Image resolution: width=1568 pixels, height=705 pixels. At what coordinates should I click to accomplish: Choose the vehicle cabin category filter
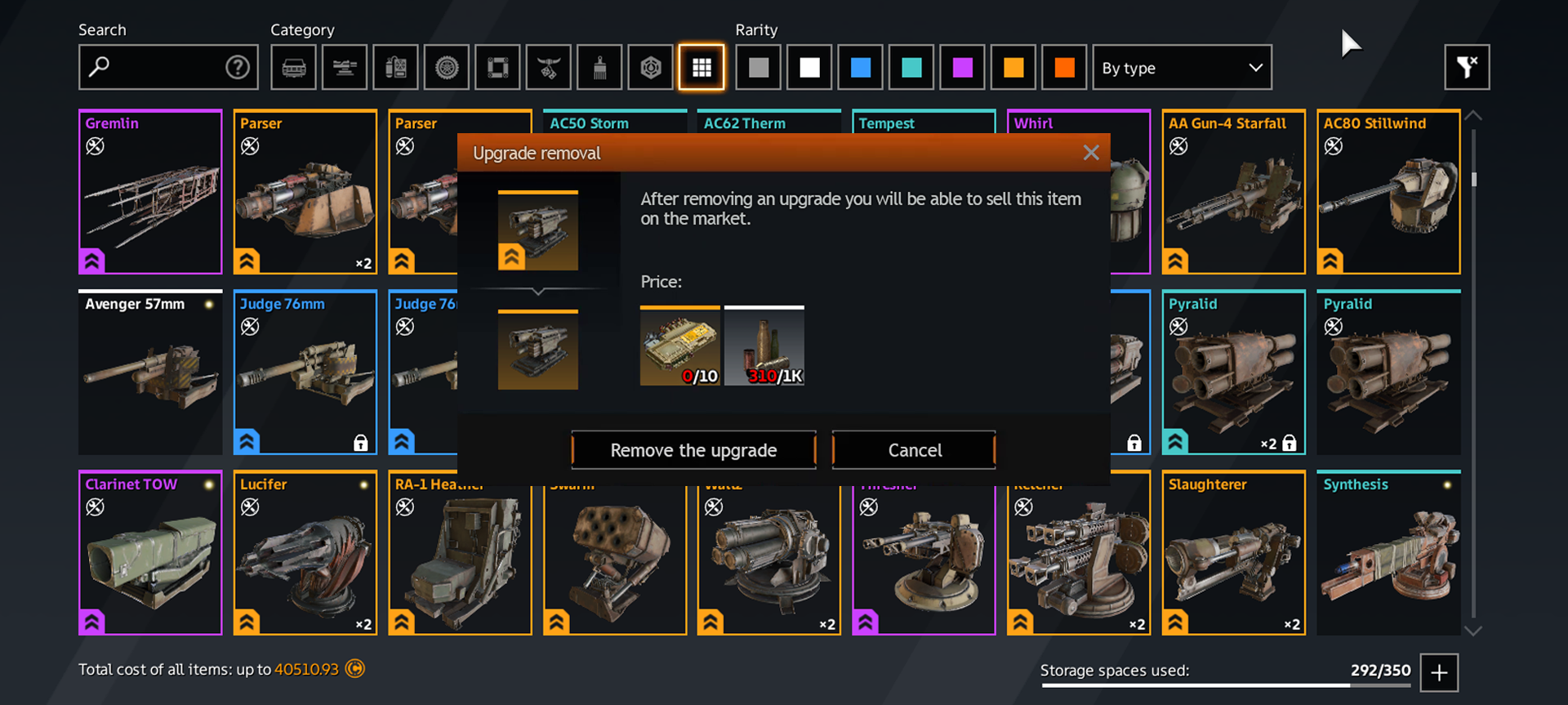294,67
